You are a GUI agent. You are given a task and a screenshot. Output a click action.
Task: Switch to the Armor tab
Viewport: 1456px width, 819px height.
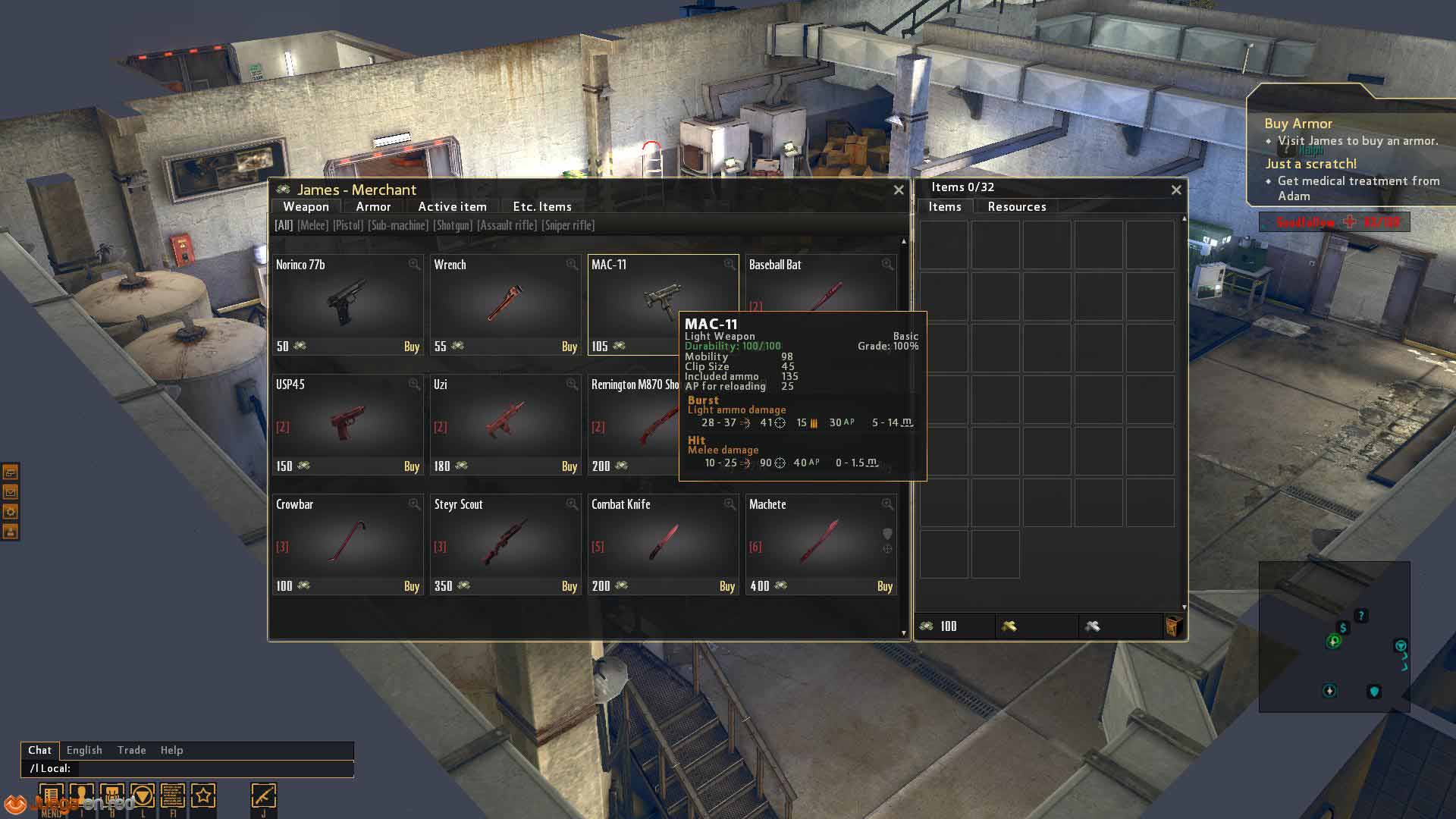coord(373,207)
